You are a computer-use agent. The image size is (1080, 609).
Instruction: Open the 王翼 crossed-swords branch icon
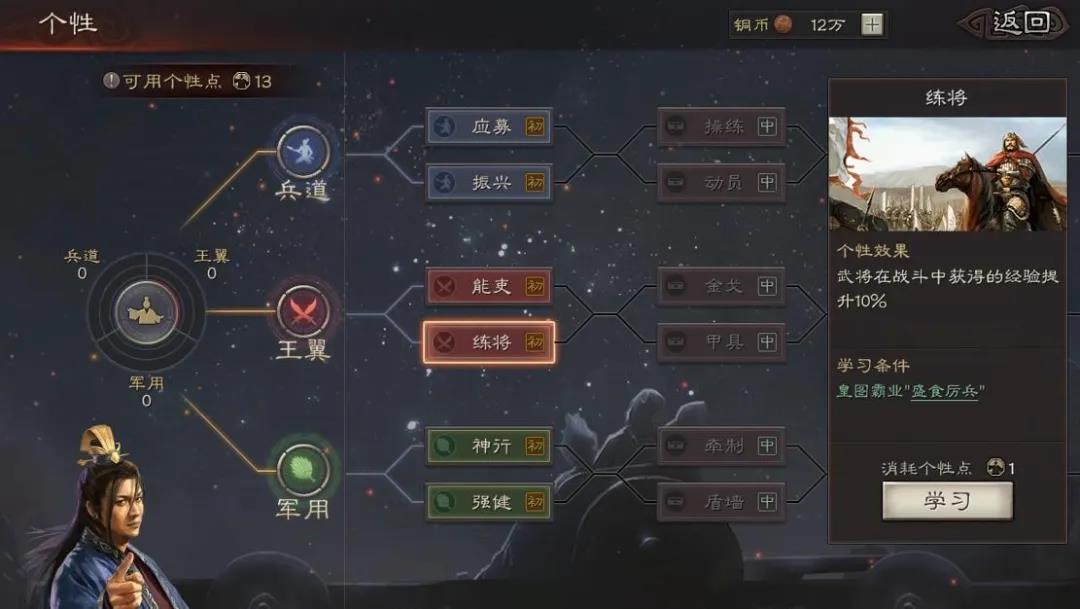tap(302, 311)
